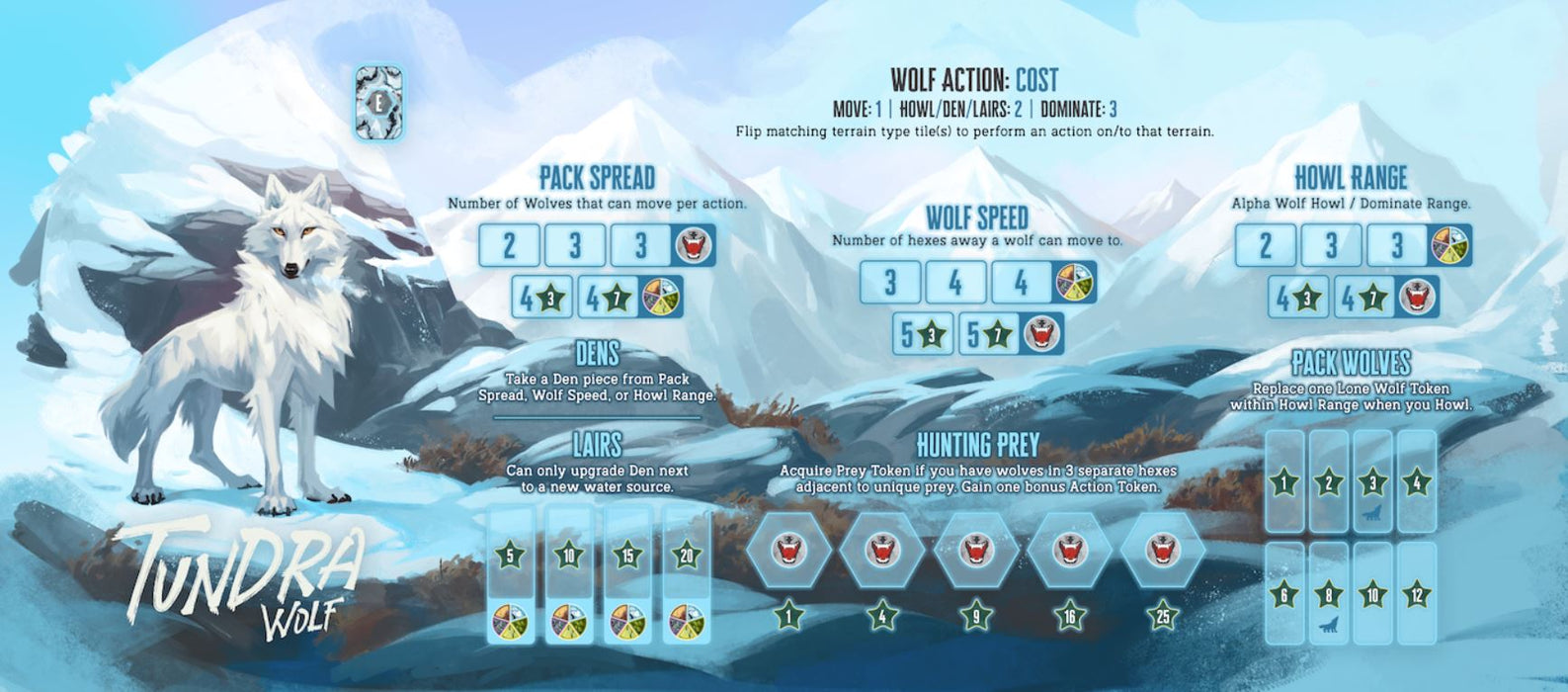The image size is (1568, 692).
Task: Pick the Lair slot with the 15 star
Action: tap(628, 576)
